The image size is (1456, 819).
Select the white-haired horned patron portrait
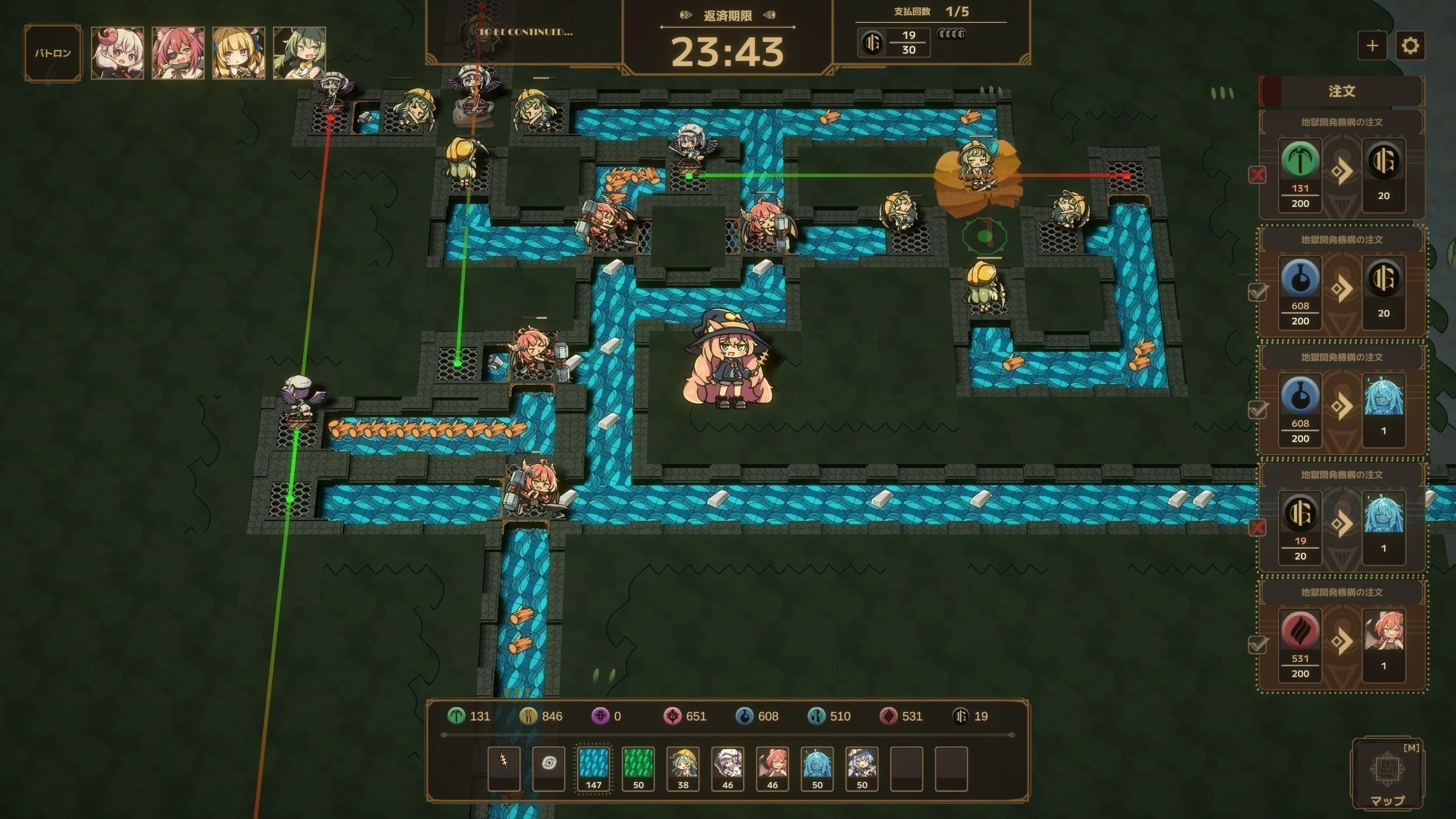(117, 53)
